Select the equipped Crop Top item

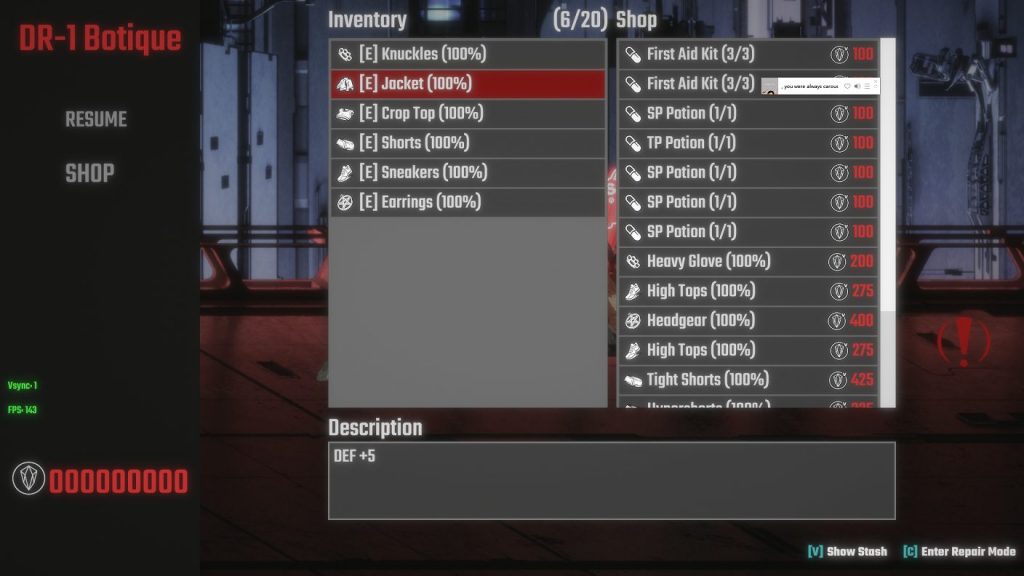pos(467,113)
